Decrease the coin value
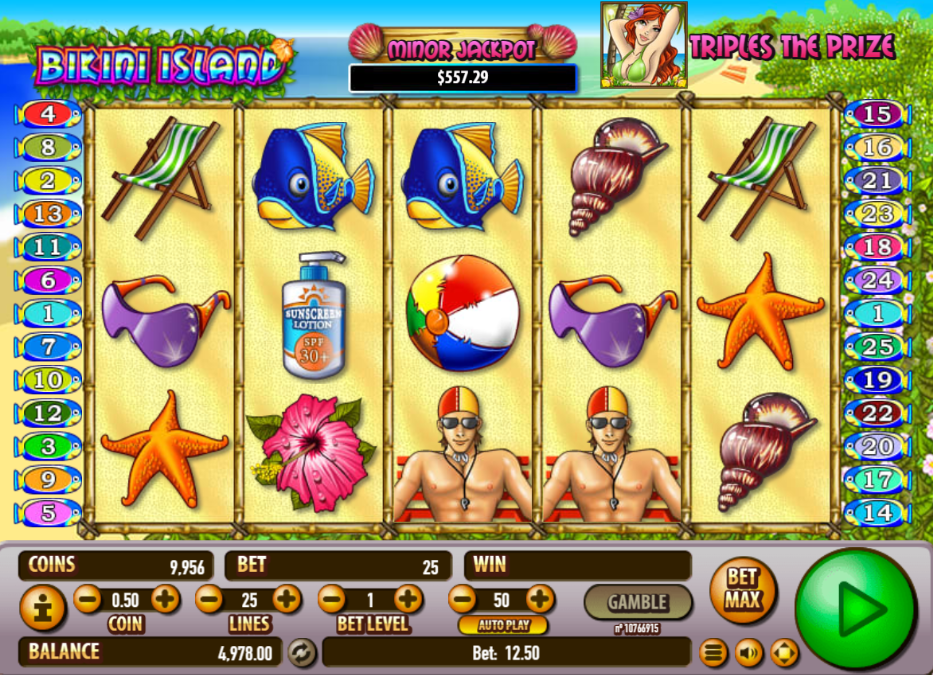The image size is (933, 675). click(x=88, y=599)
